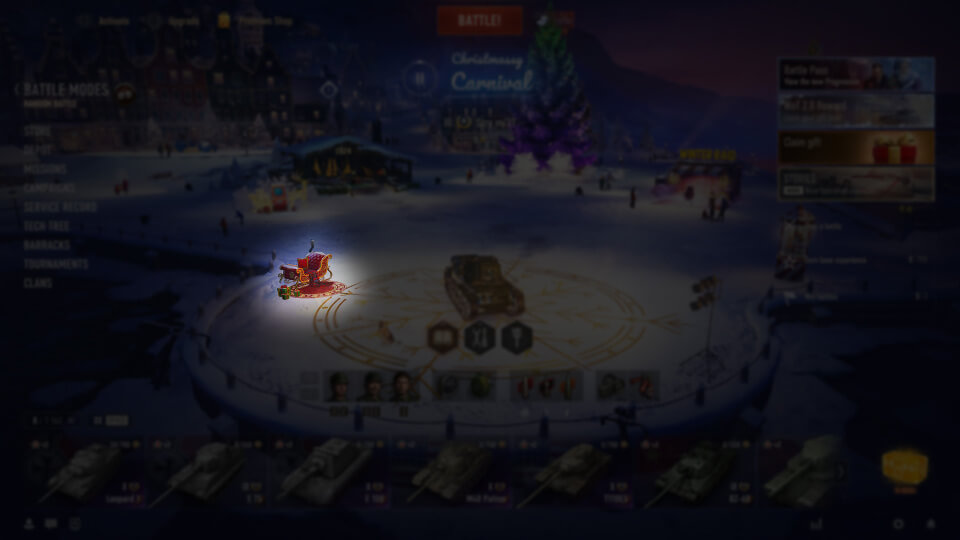Open the Clans menu entry
This screenshot has width=960, height=540.
[x=38, y=283]
